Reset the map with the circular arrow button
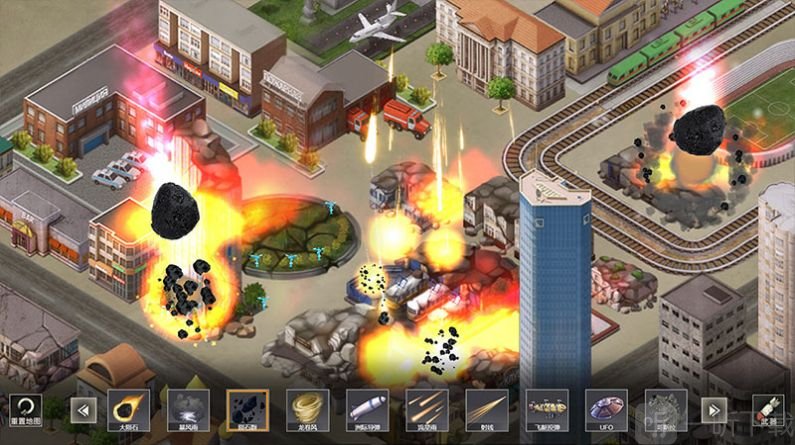 click(x=25, y=407)
